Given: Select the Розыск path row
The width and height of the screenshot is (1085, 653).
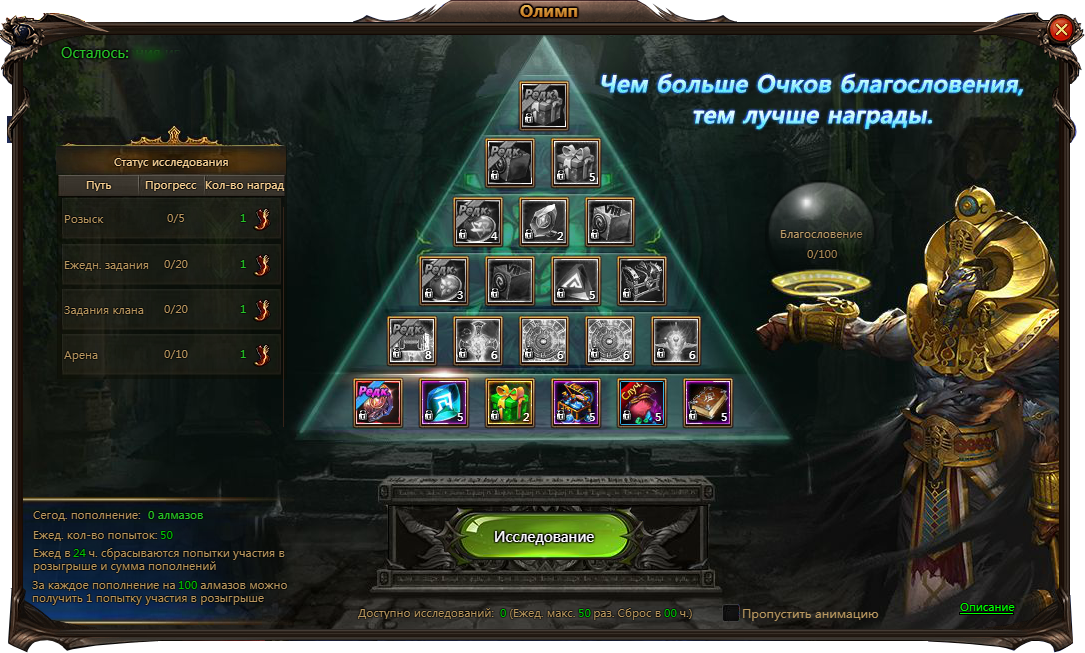Looking at the screenshot, I should pyautogui.click(x=172, y=218).
